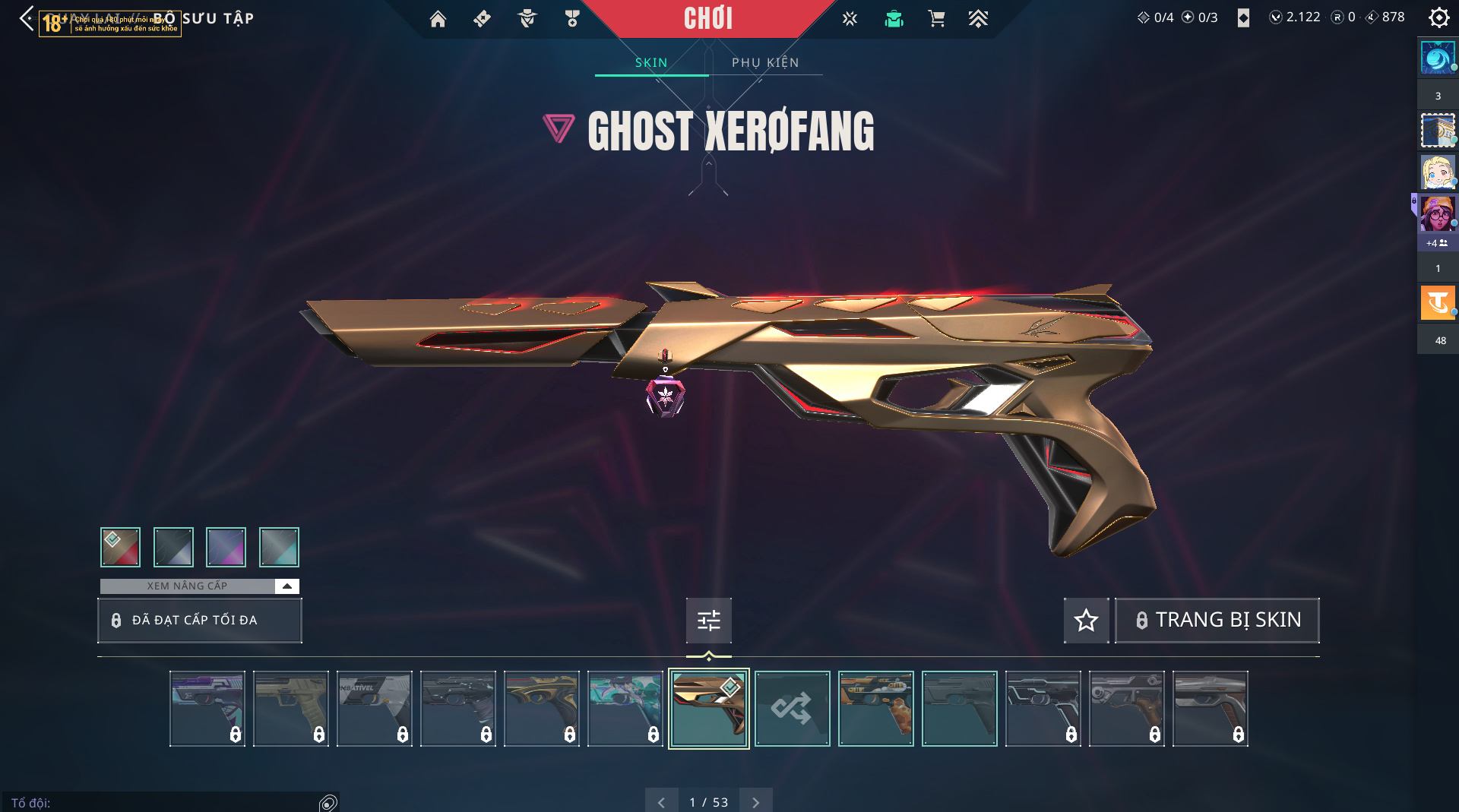Viewport: 1459px width, 812px height.
Task: Open the store cart icon
Action: click(x=936, y=19)
